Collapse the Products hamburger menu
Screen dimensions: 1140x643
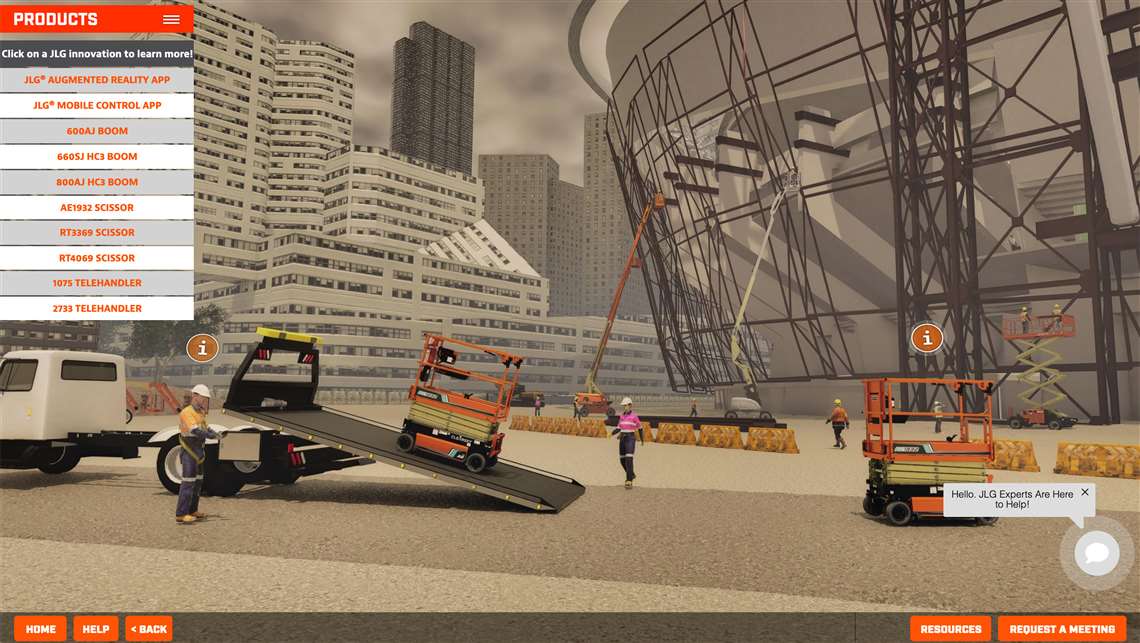click(171, 19)
